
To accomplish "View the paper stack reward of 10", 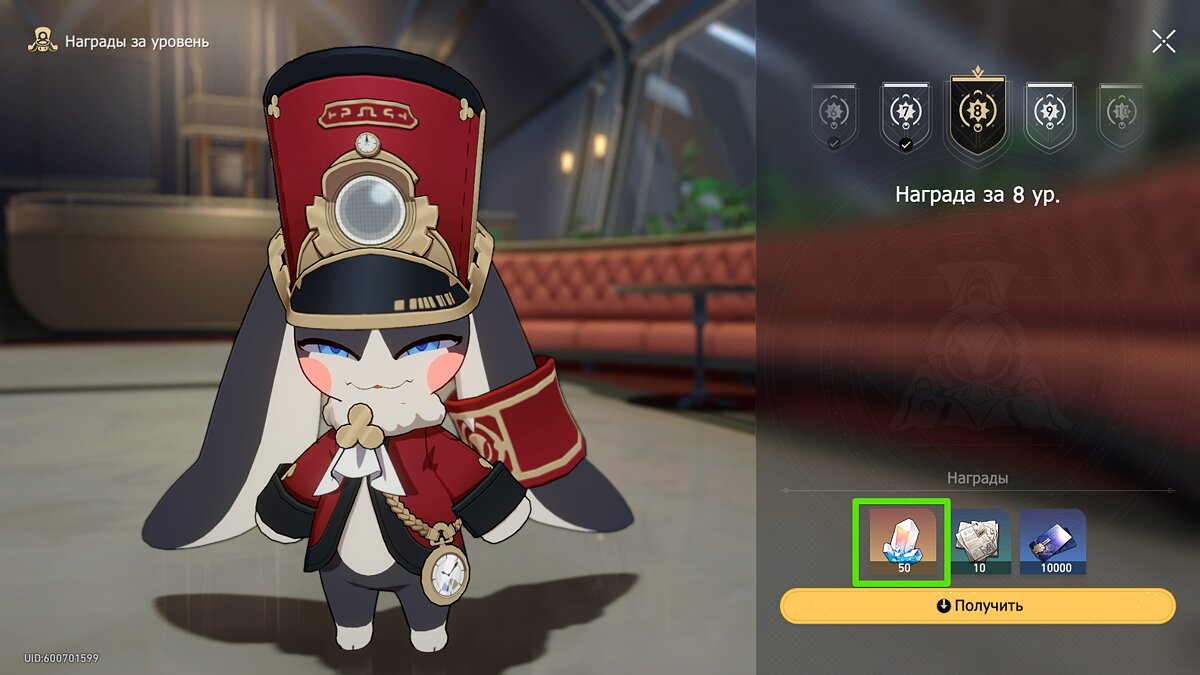I will click(x=978, y=543).
